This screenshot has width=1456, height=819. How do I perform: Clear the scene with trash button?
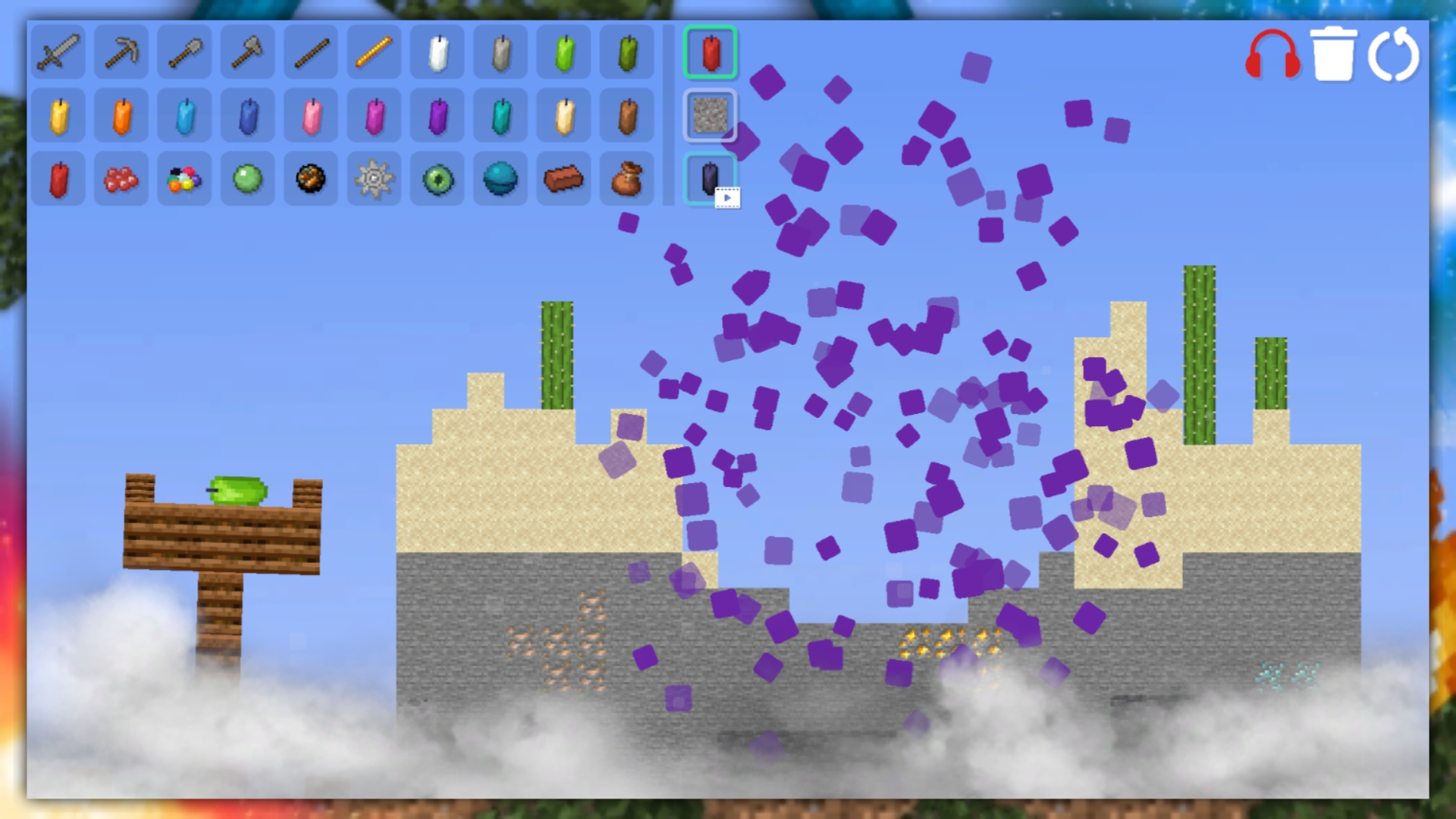[1336, 53]
